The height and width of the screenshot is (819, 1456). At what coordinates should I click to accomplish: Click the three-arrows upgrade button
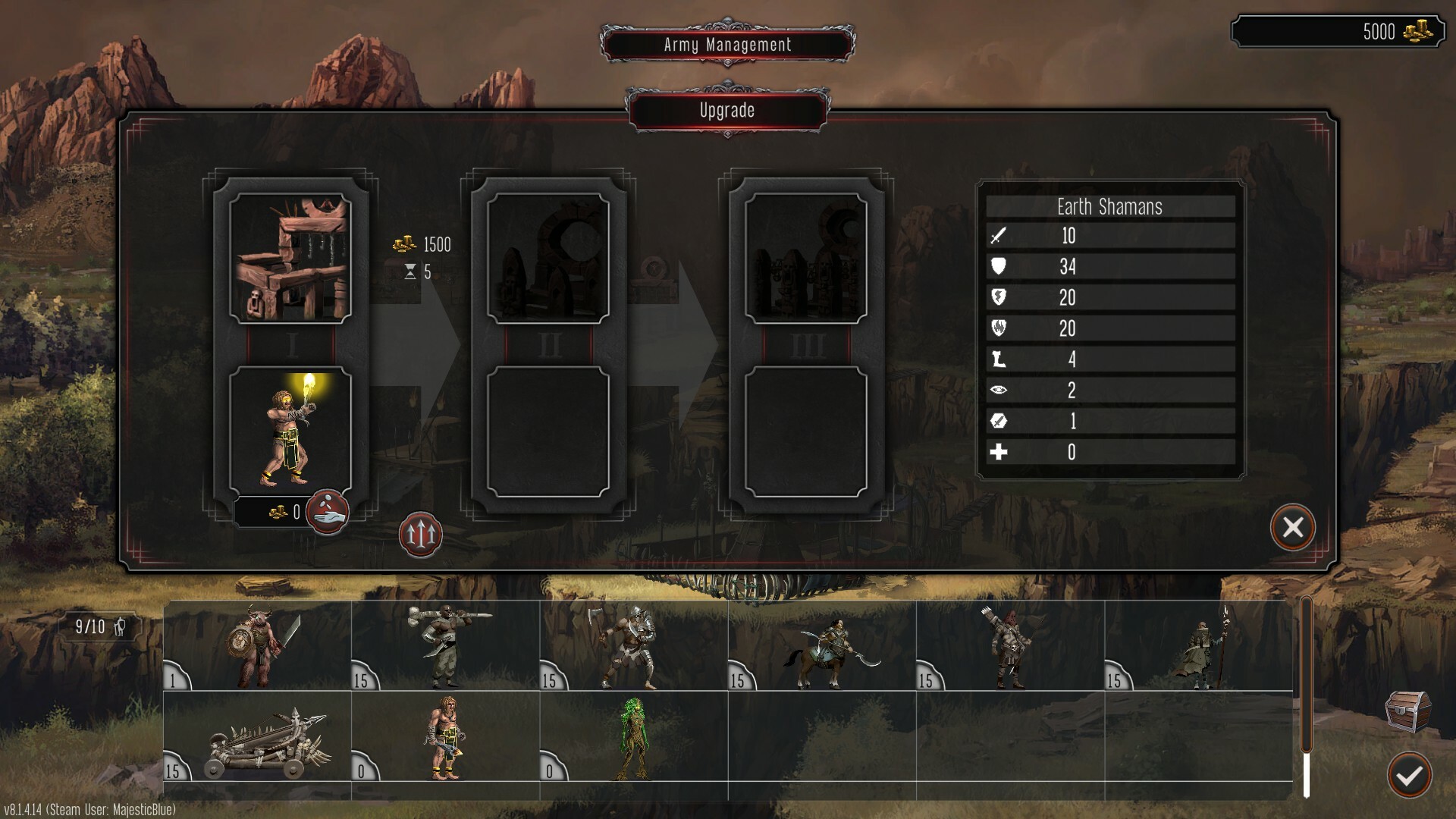(420, 535)
